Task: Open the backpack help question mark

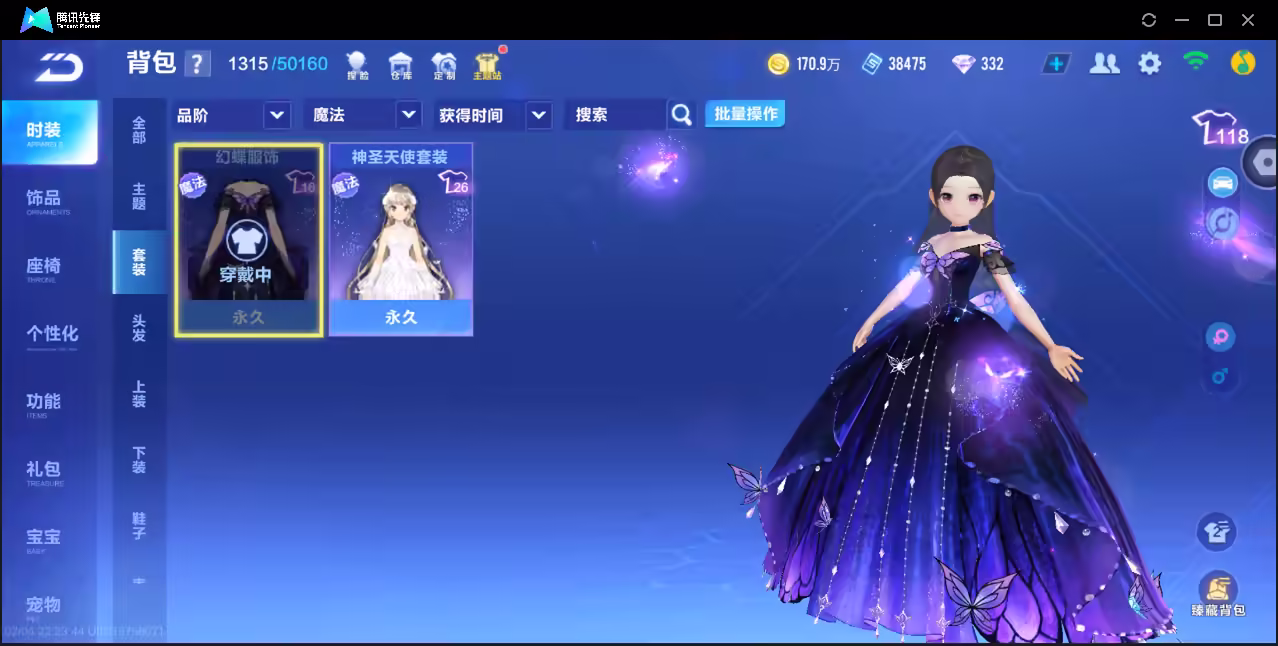Action: click(x=198, y=64)
